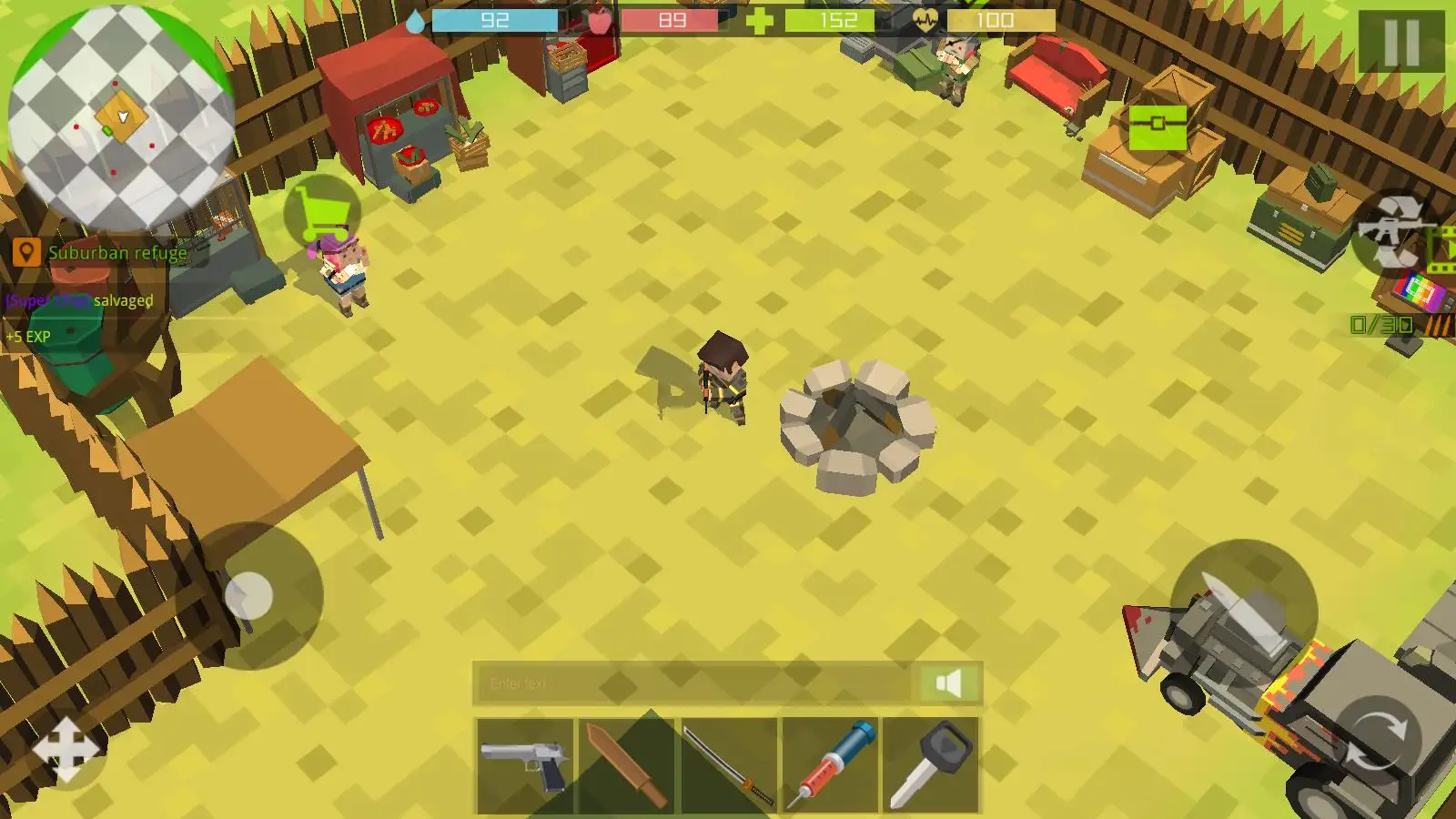Open the circular minimap
The width and height of the screenshot is (1456, 819).
tap(120, 116)
